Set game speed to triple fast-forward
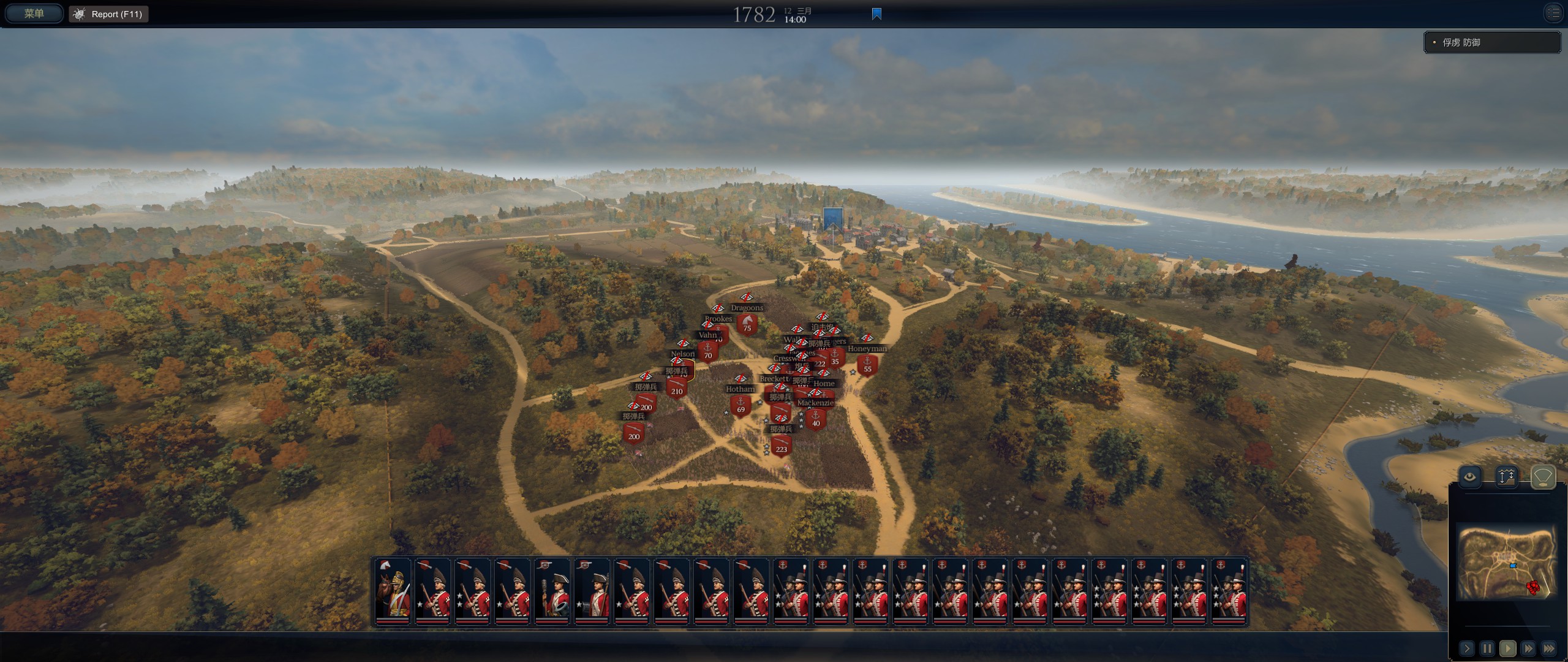Image resolution: width=1568 pixels, height=662 pixels. point(1549,648)
